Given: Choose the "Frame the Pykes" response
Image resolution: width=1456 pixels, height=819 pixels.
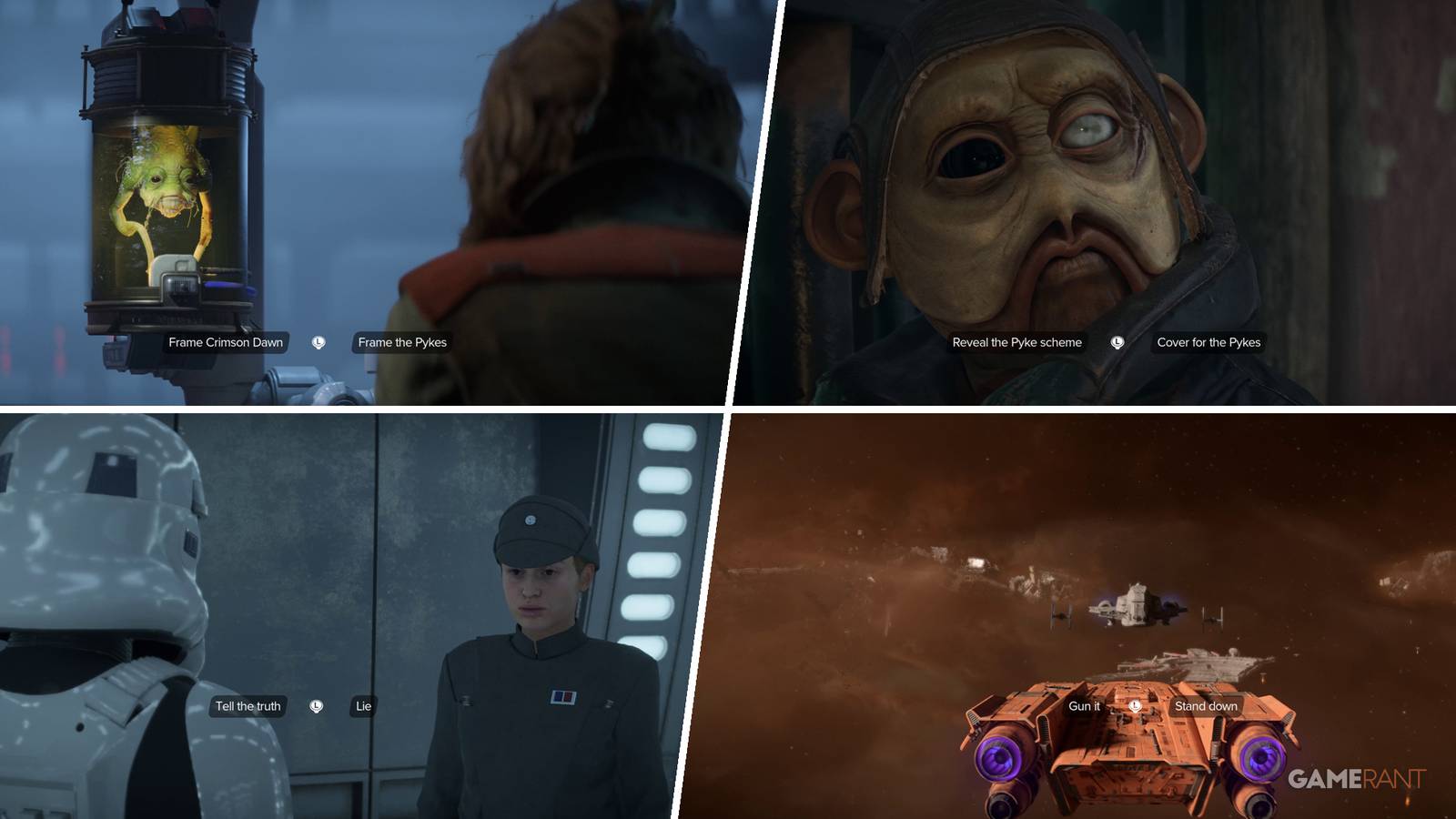Looking at the screenshot, I should (400, 343).
